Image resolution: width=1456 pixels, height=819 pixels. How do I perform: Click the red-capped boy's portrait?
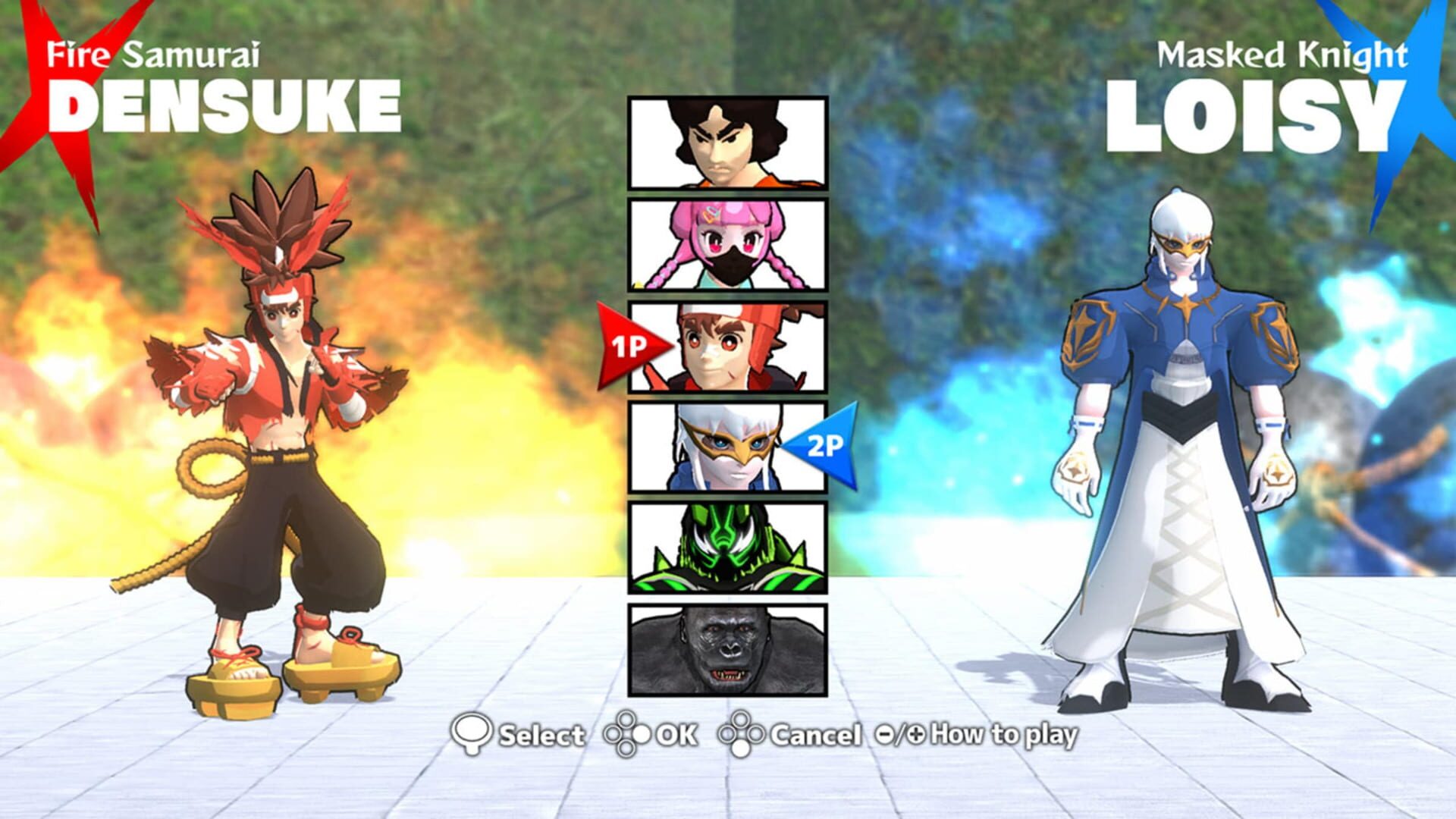[x=726, y=345]
